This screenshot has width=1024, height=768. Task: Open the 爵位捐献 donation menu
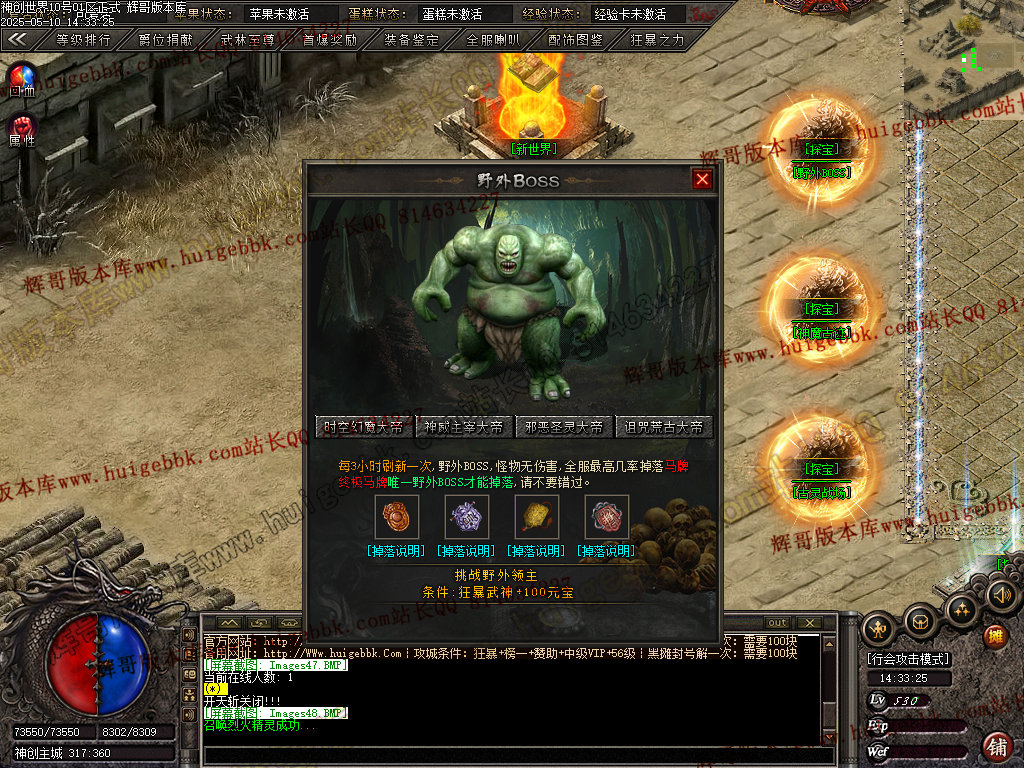(165, 40)
